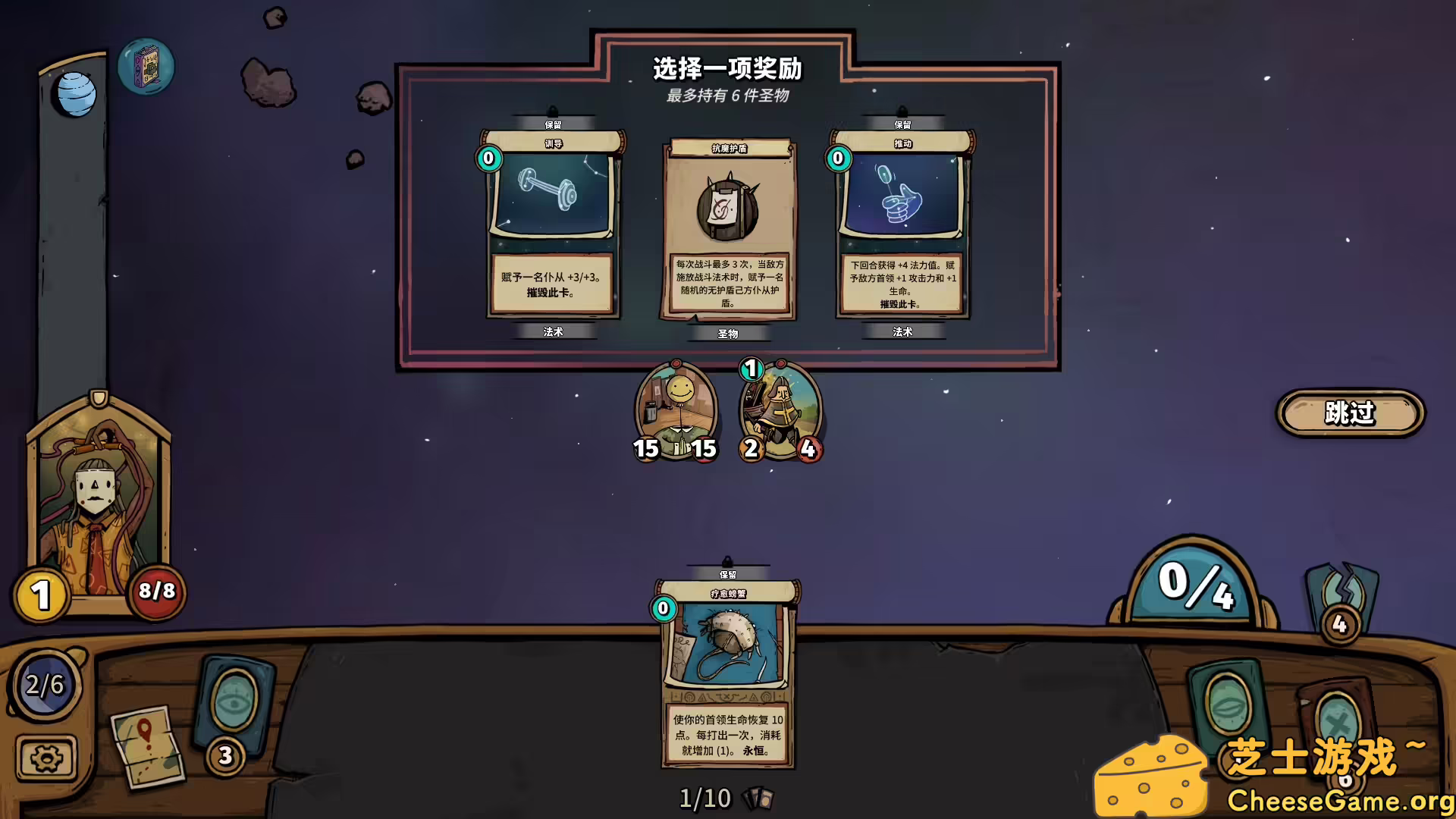Select the 疗愈螃蟹 card in hand
This screenshot has width=1456, height=819.
click(x=727, y=673)
